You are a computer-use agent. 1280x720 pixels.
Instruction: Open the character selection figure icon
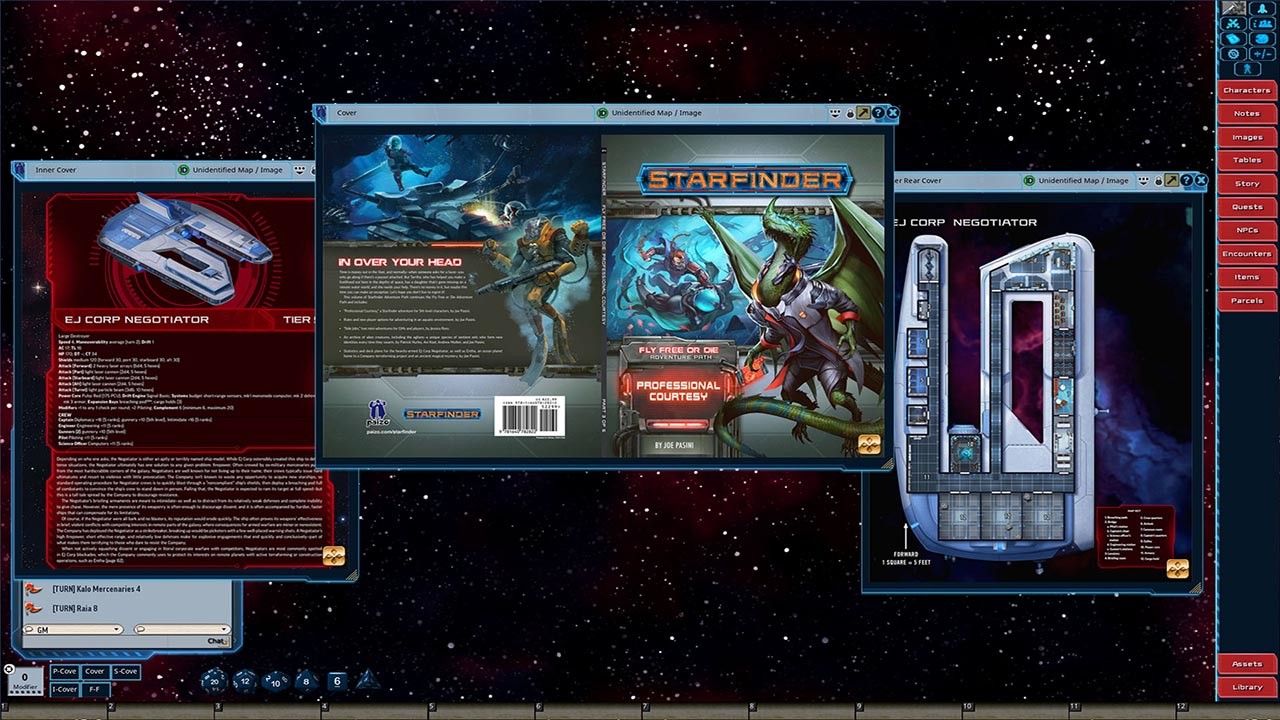(1248, 68)
